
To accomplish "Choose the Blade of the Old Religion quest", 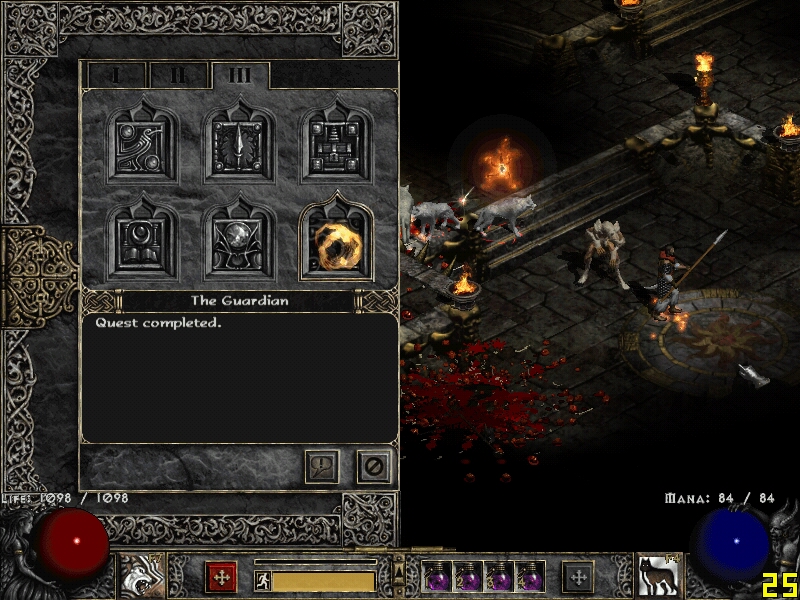I will click(x=240, y=143).
